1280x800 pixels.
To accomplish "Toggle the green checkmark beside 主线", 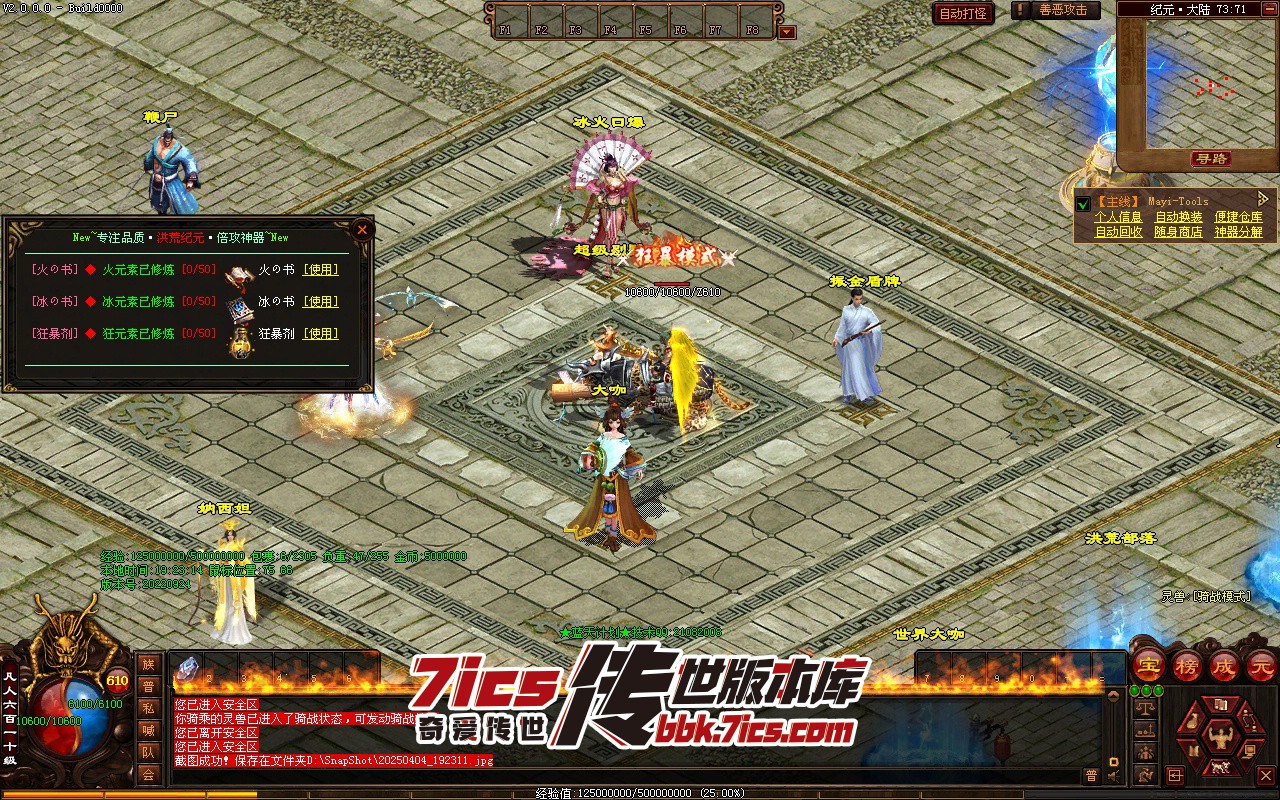I will pyautogui.click(x=1082, y=204).
